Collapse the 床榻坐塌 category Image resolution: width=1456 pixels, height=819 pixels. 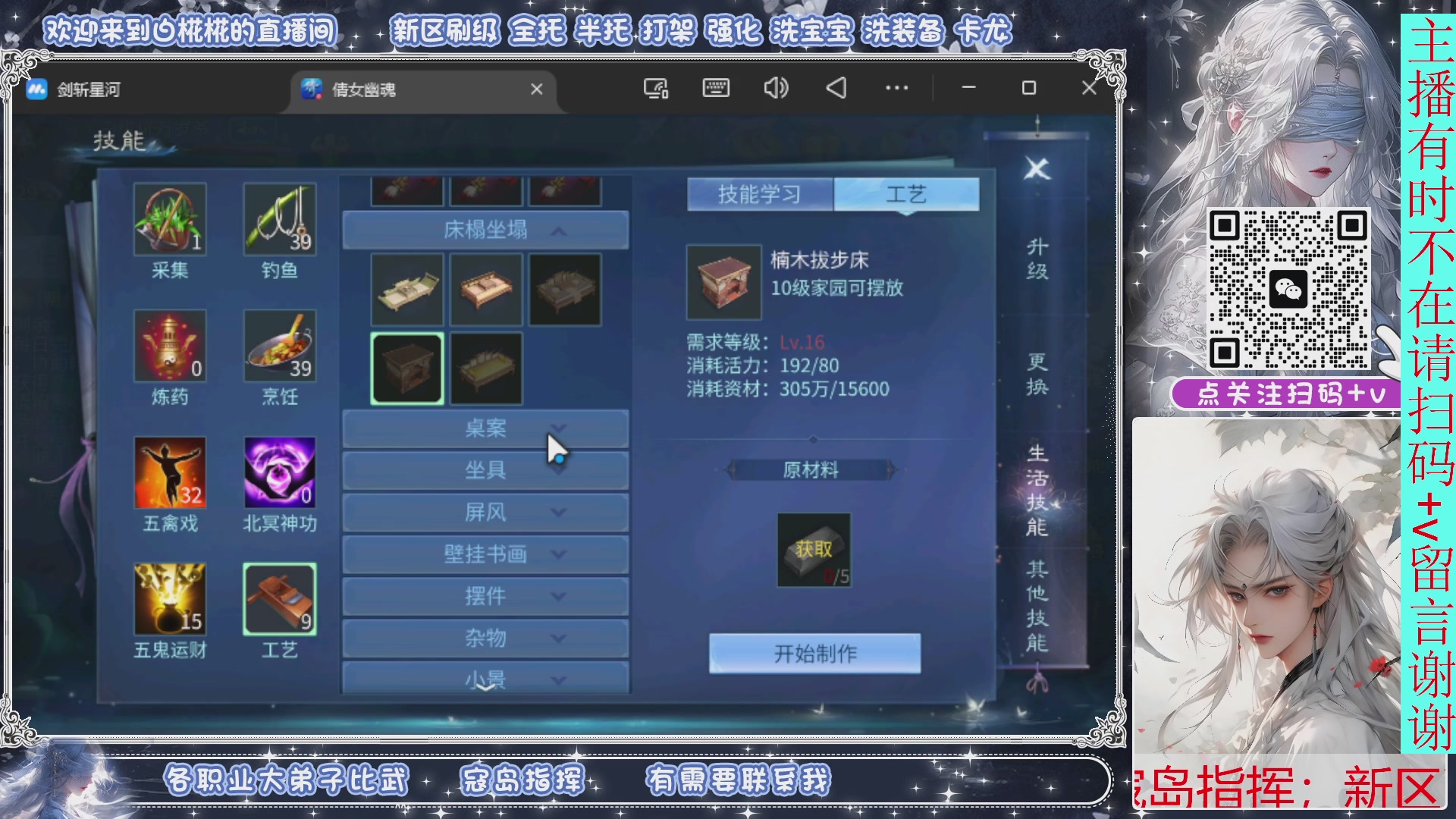pyautogui.click(x=485, y=229)
